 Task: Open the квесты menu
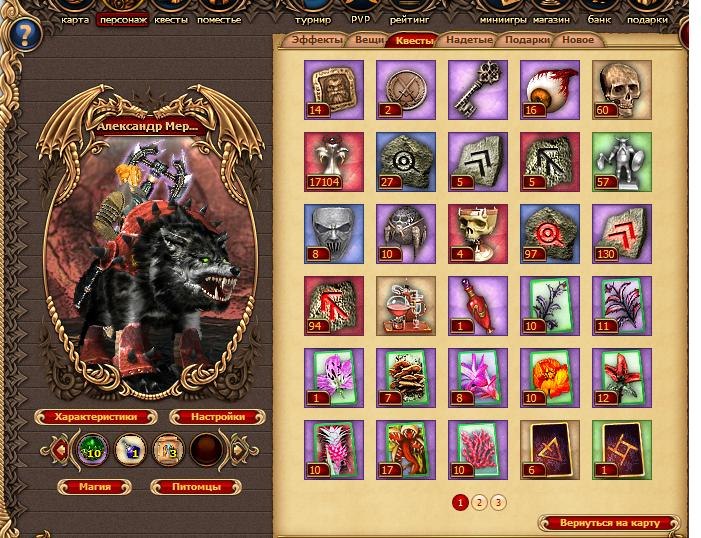[x=170, y=19]
